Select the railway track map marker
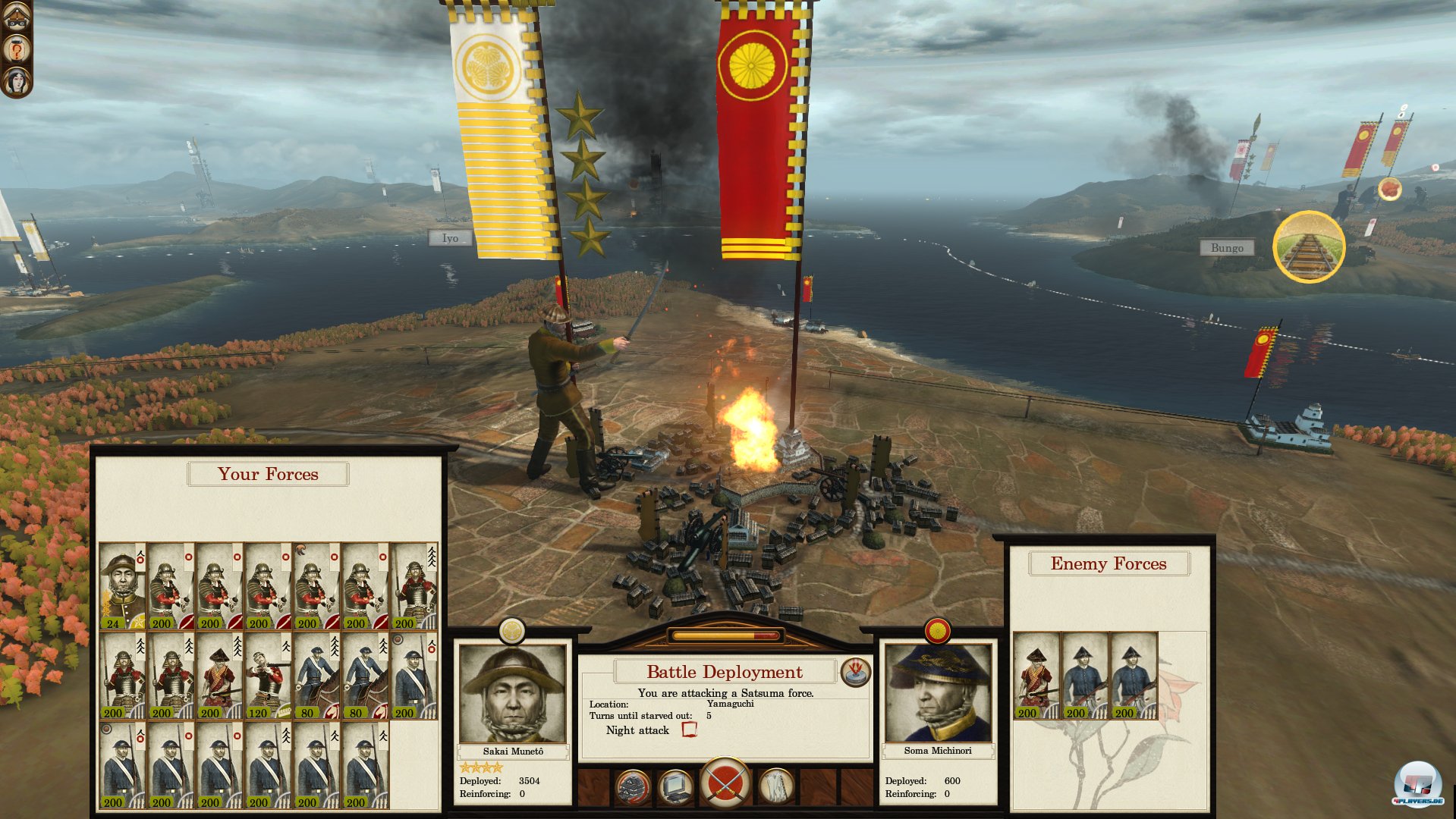 pos(1308,247)
